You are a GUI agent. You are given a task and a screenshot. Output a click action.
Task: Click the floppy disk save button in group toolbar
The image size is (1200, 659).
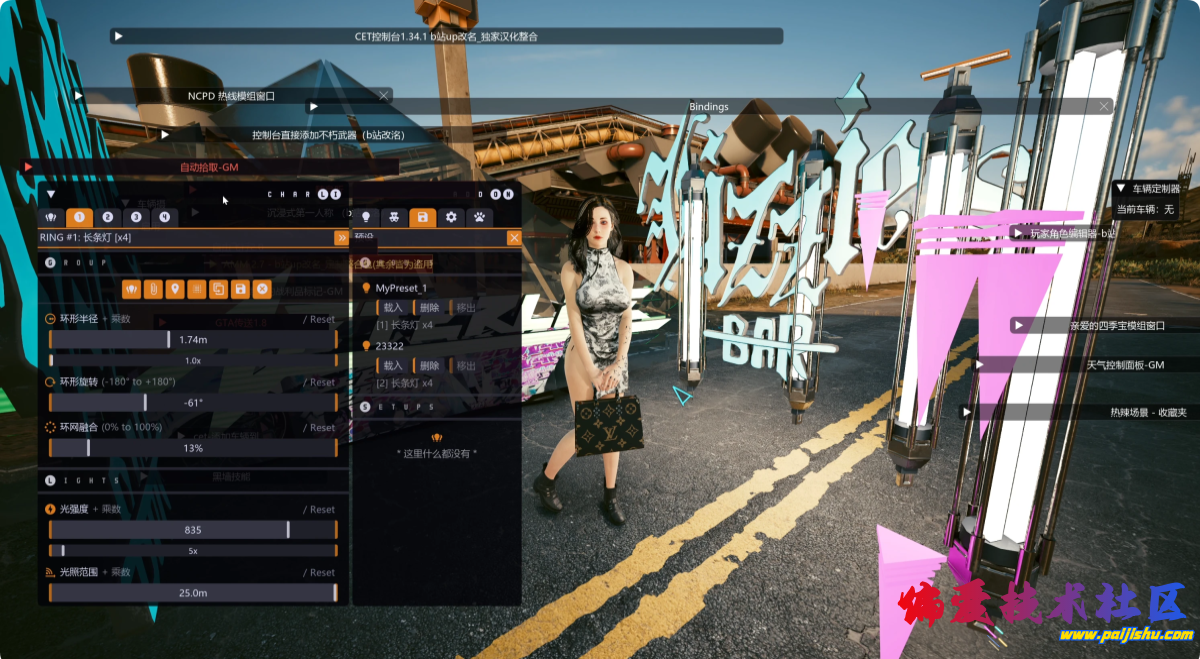pyautogui.click(x=240, y=289)
